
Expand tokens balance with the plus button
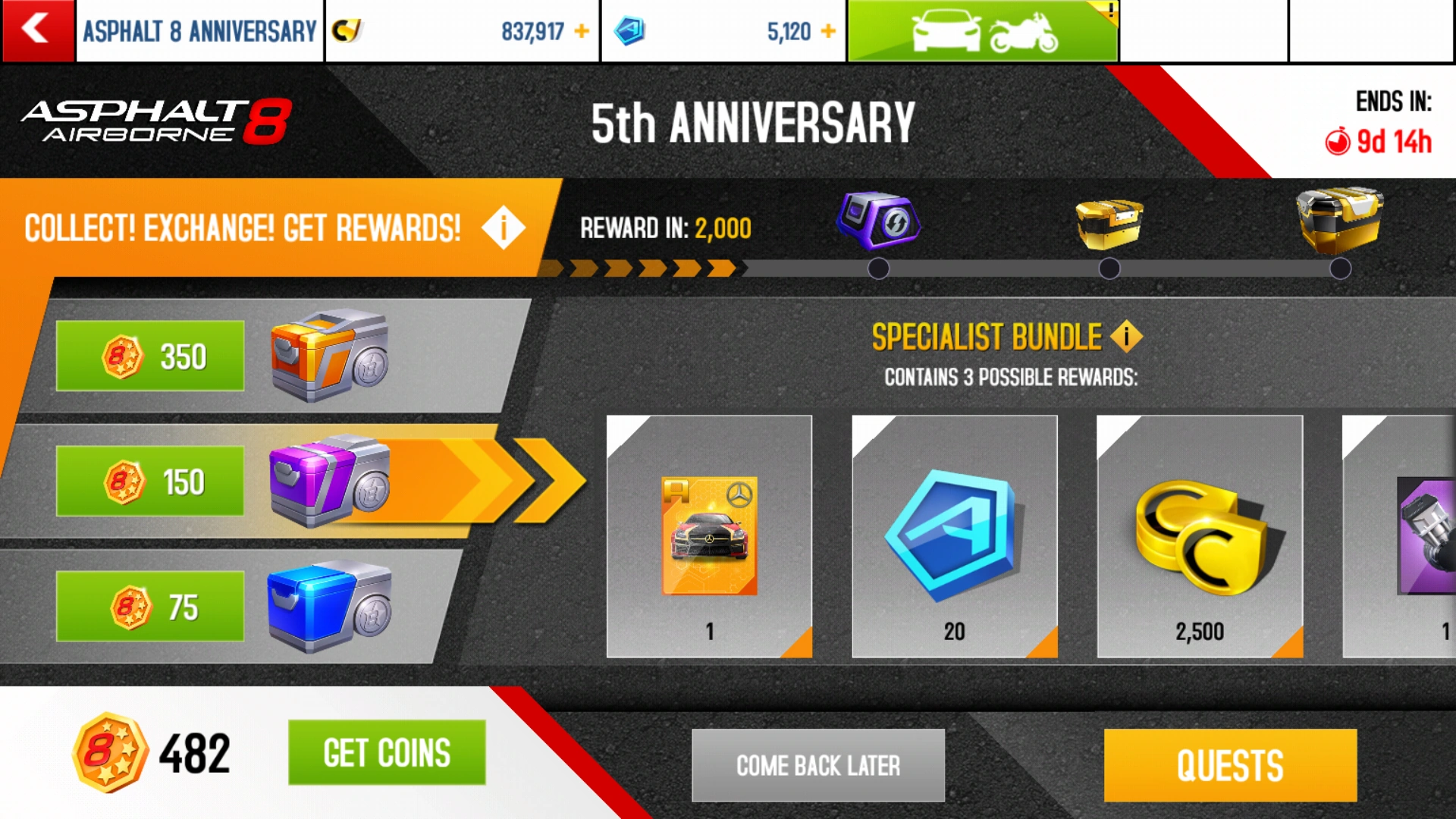827,31
